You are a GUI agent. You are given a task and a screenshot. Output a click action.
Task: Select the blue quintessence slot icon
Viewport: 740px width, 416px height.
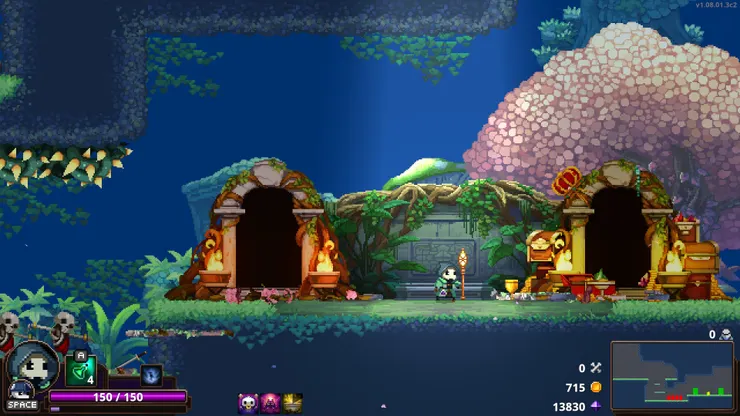151,375
